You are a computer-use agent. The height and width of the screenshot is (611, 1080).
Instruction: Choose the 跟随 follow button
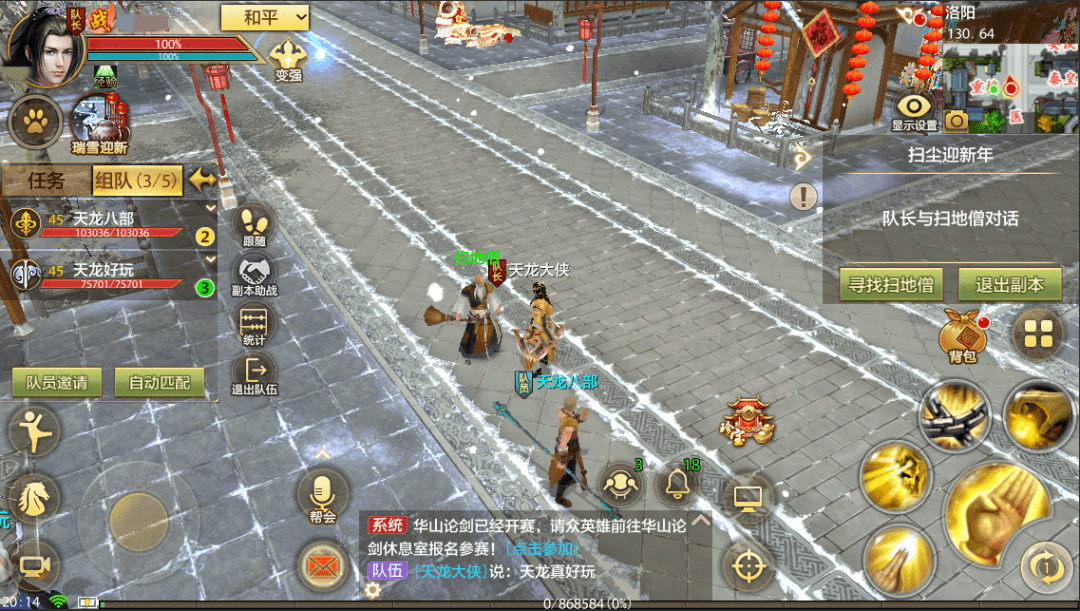(x=254, y=225)
